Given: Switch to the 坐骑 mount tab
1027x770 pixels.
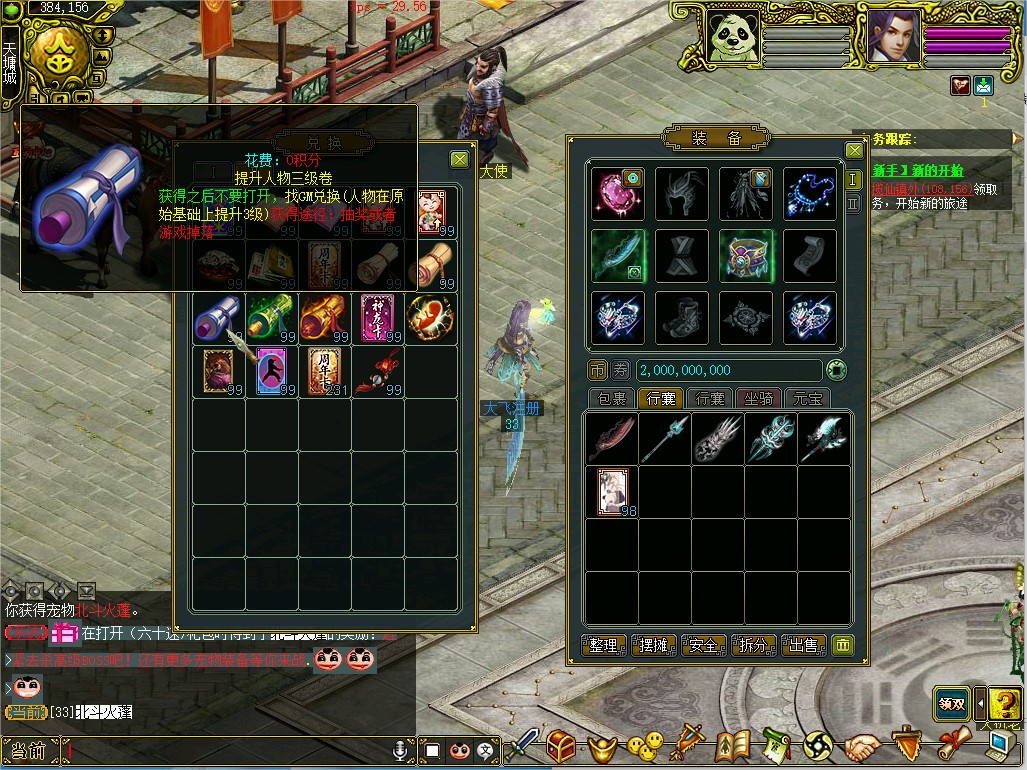Looking at the screenshot, I should [x=760, y=398].
